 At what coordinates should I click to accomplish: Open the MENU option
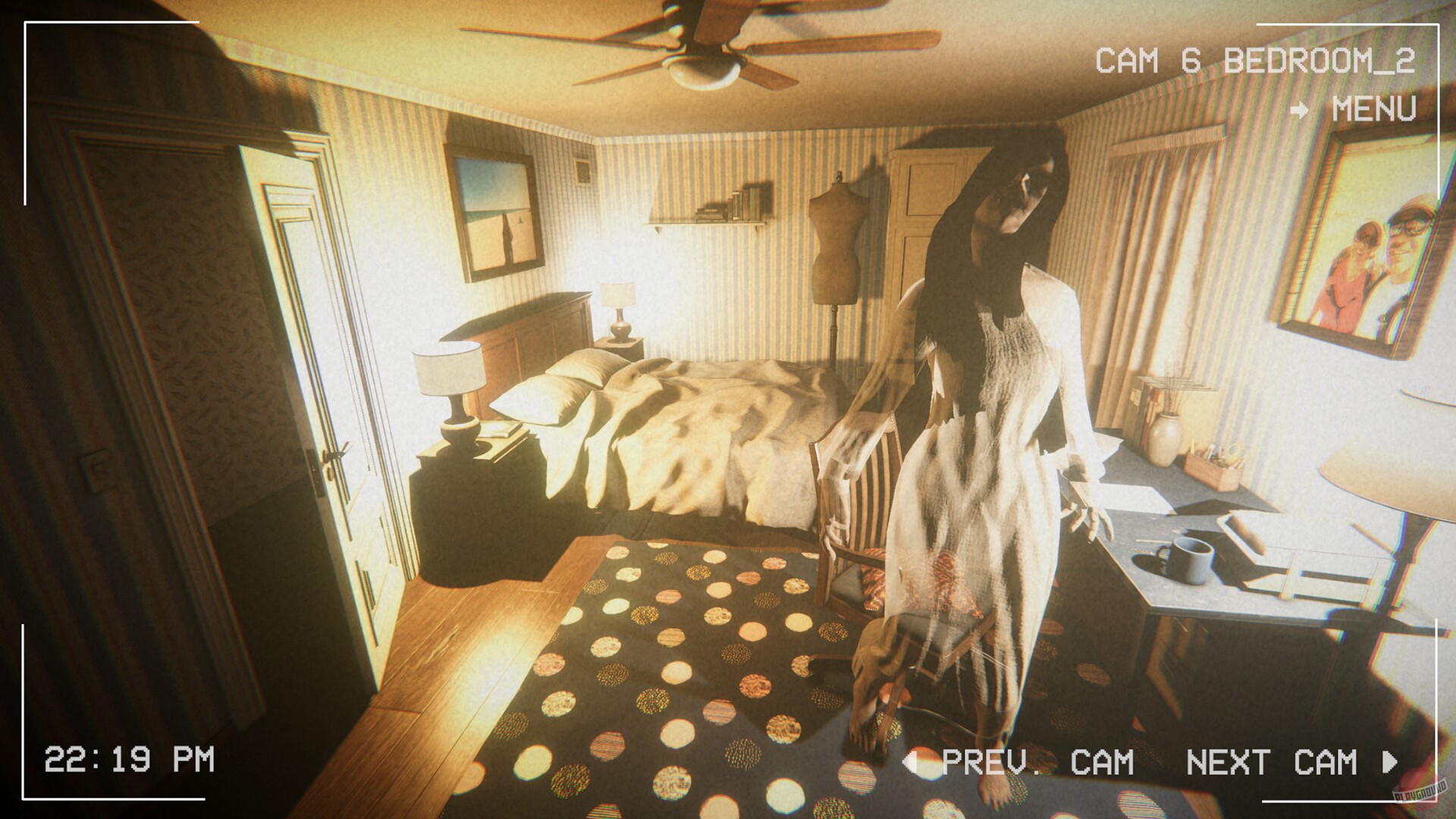(x=1373, y=111)
